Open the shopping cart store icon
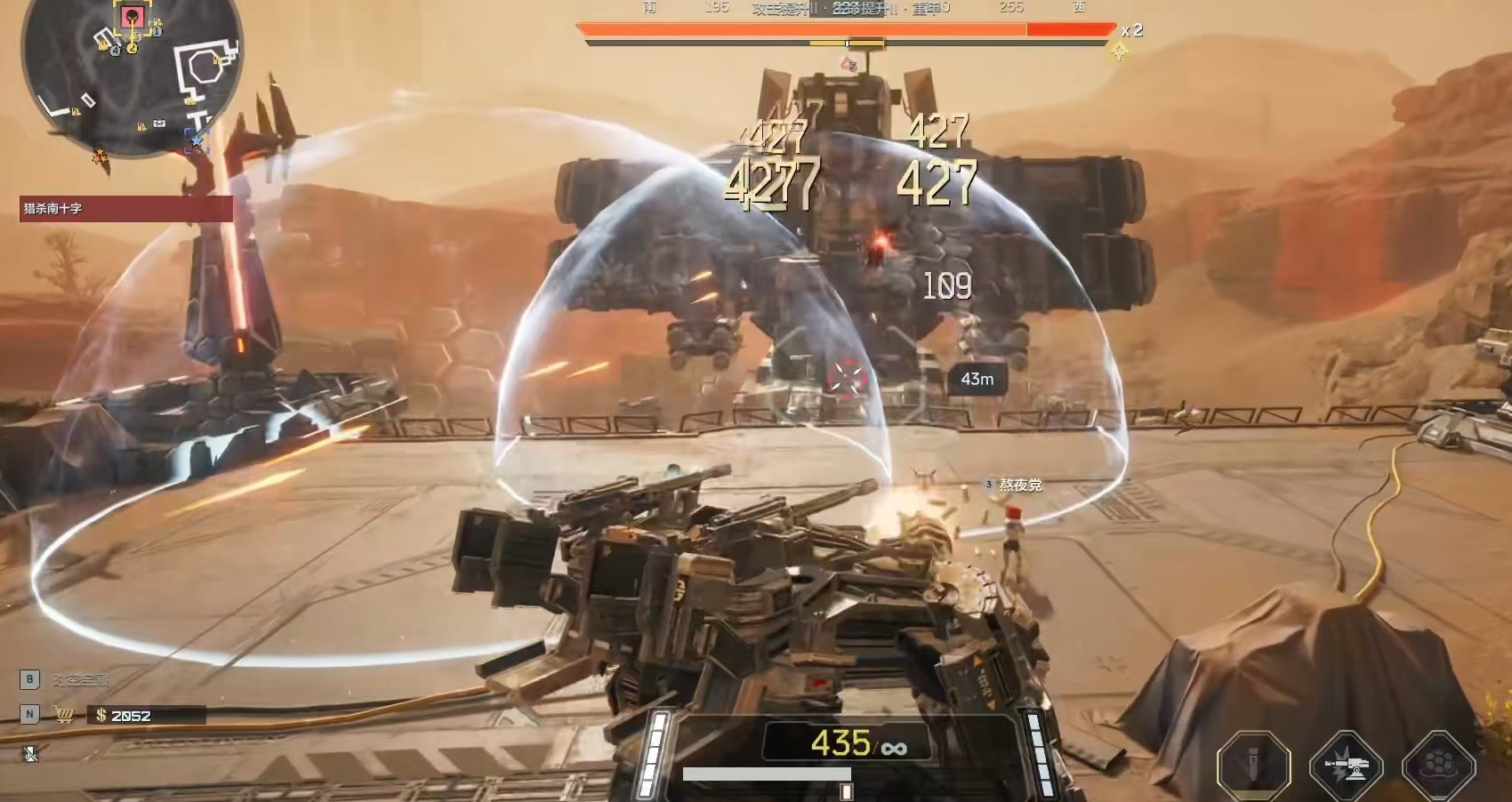The width and height of the screenshot is (1512, 802). tap(63, 715)
